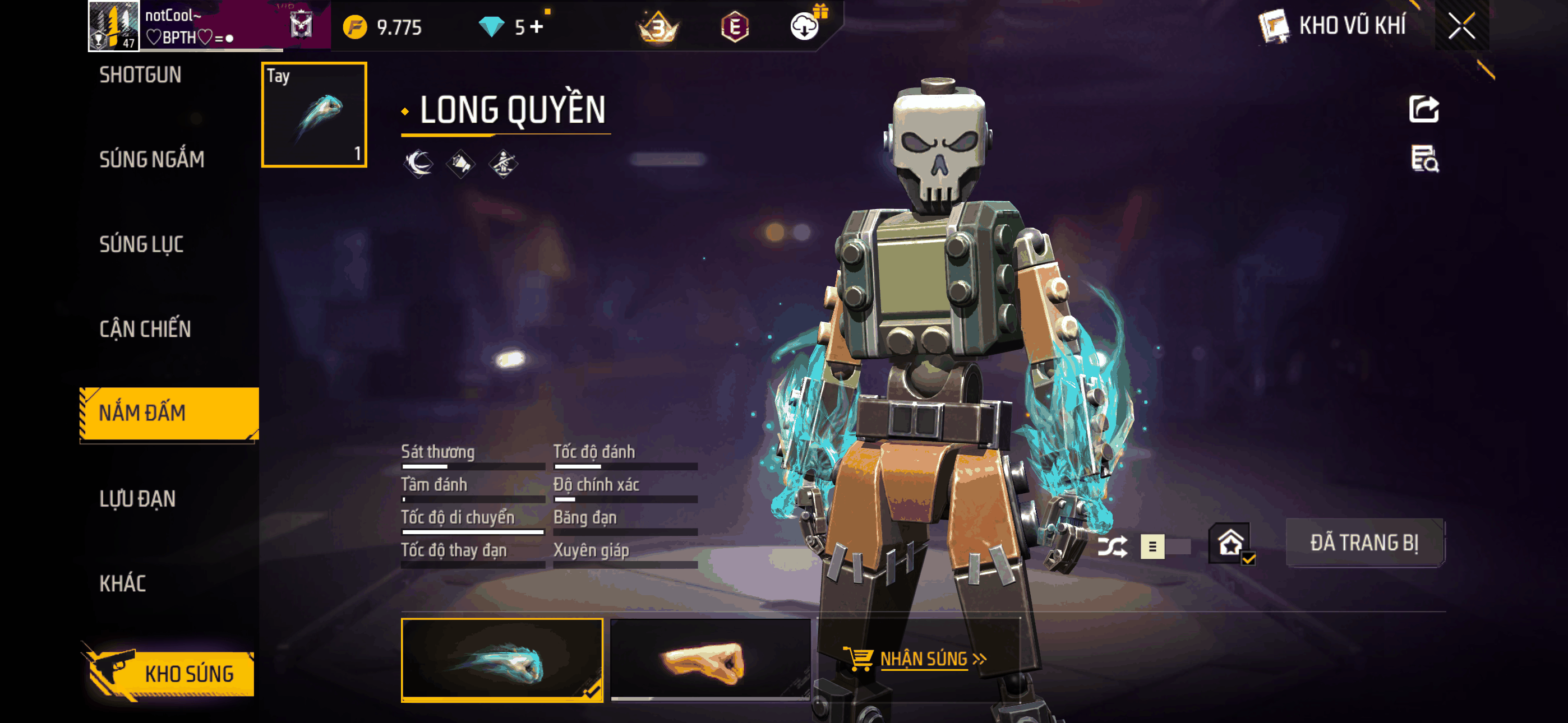The image size is (1568, 723).
Task: Select the NẮM ĐẤM category tab
Action: (169, 413)
